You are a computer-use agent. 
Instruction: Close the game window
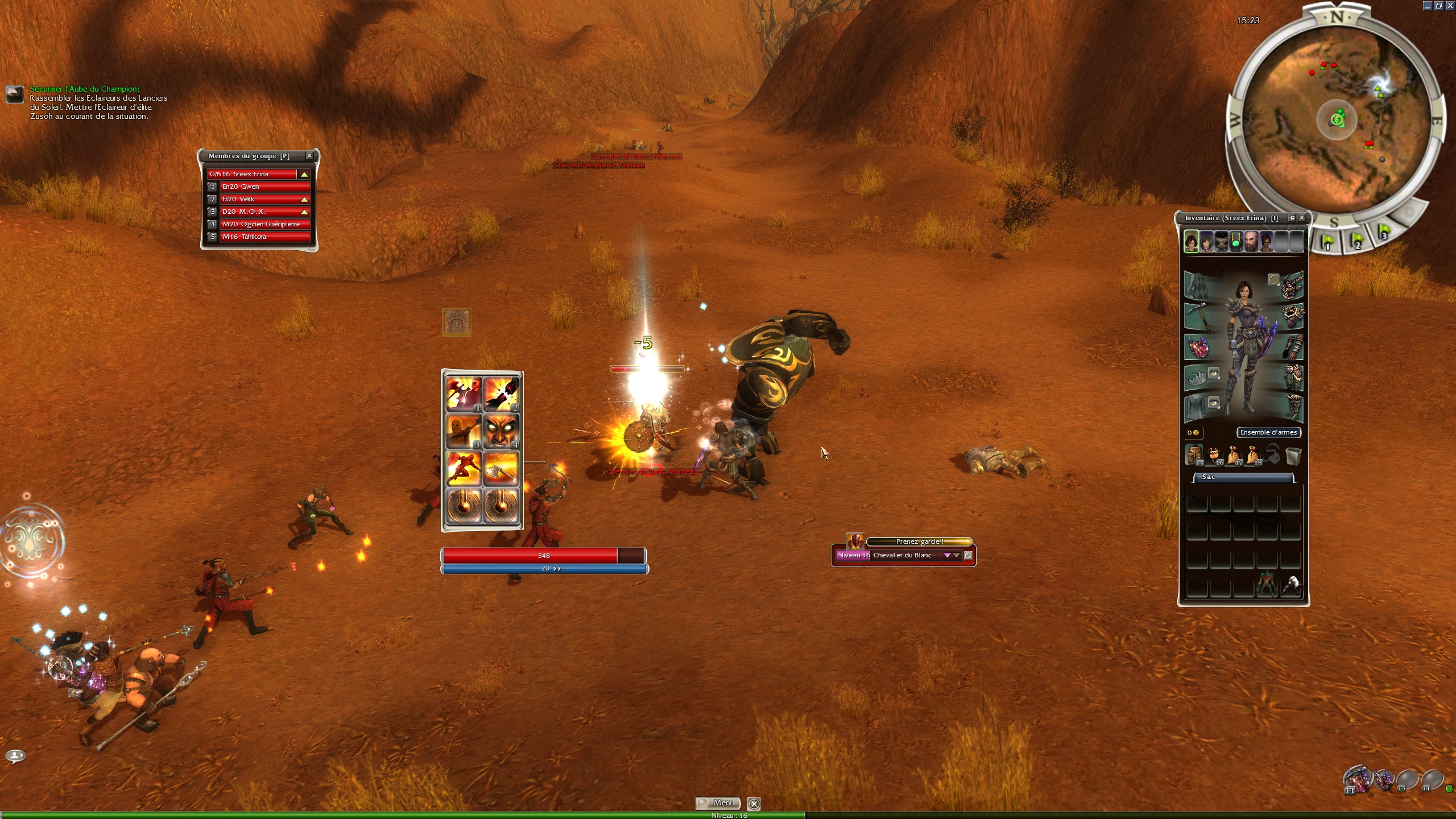pos(1450,6)
